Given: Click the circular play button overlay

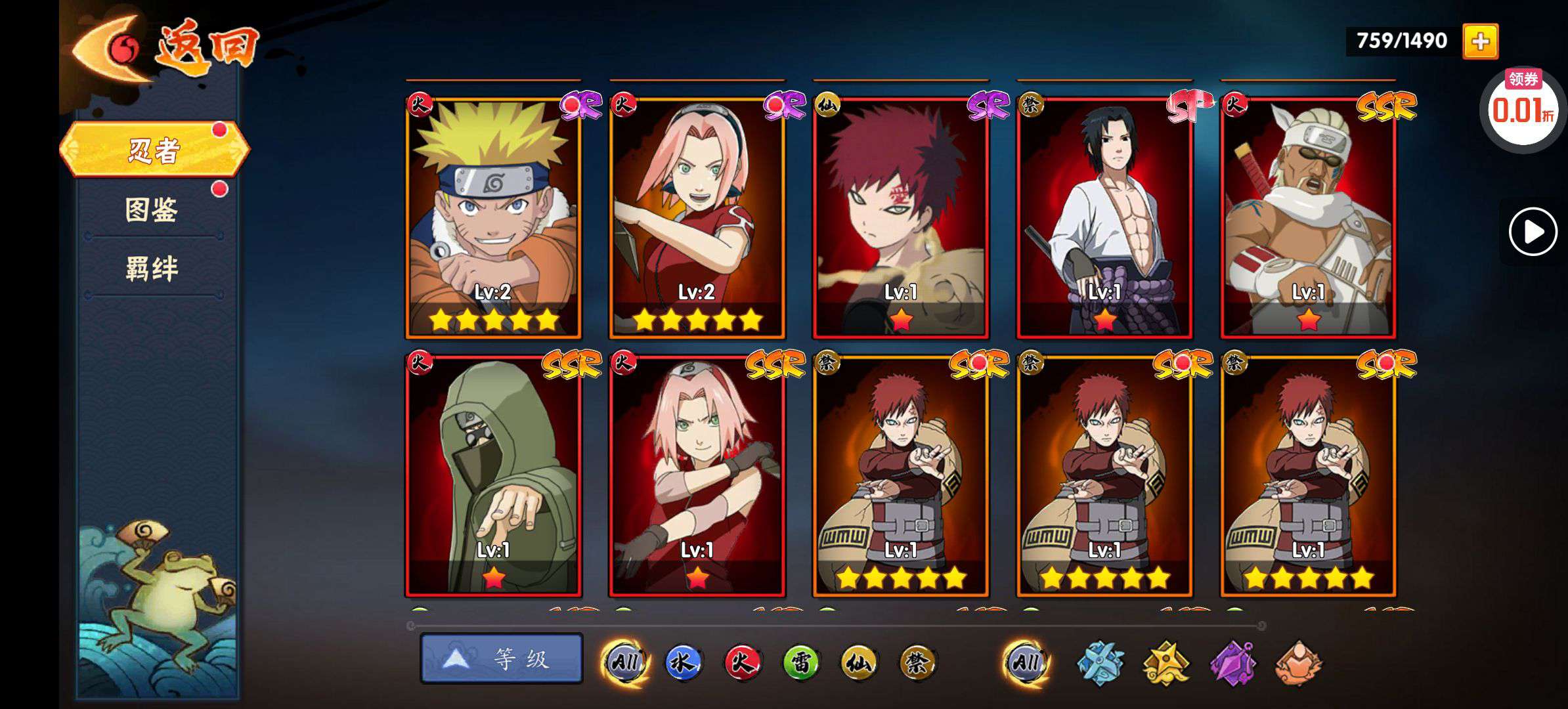Looking at the screenshot, I should [x=1533, y=232].
